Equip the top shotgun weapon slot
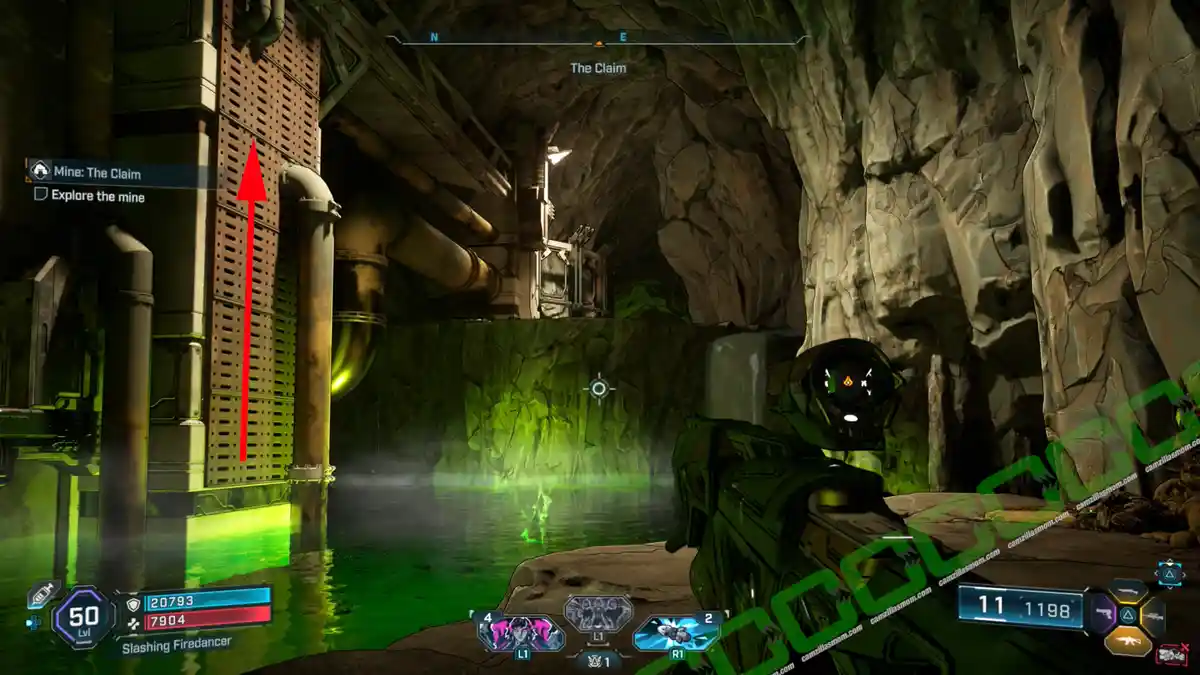This screenshot has height=675, width=1200. coord(1128,591)
